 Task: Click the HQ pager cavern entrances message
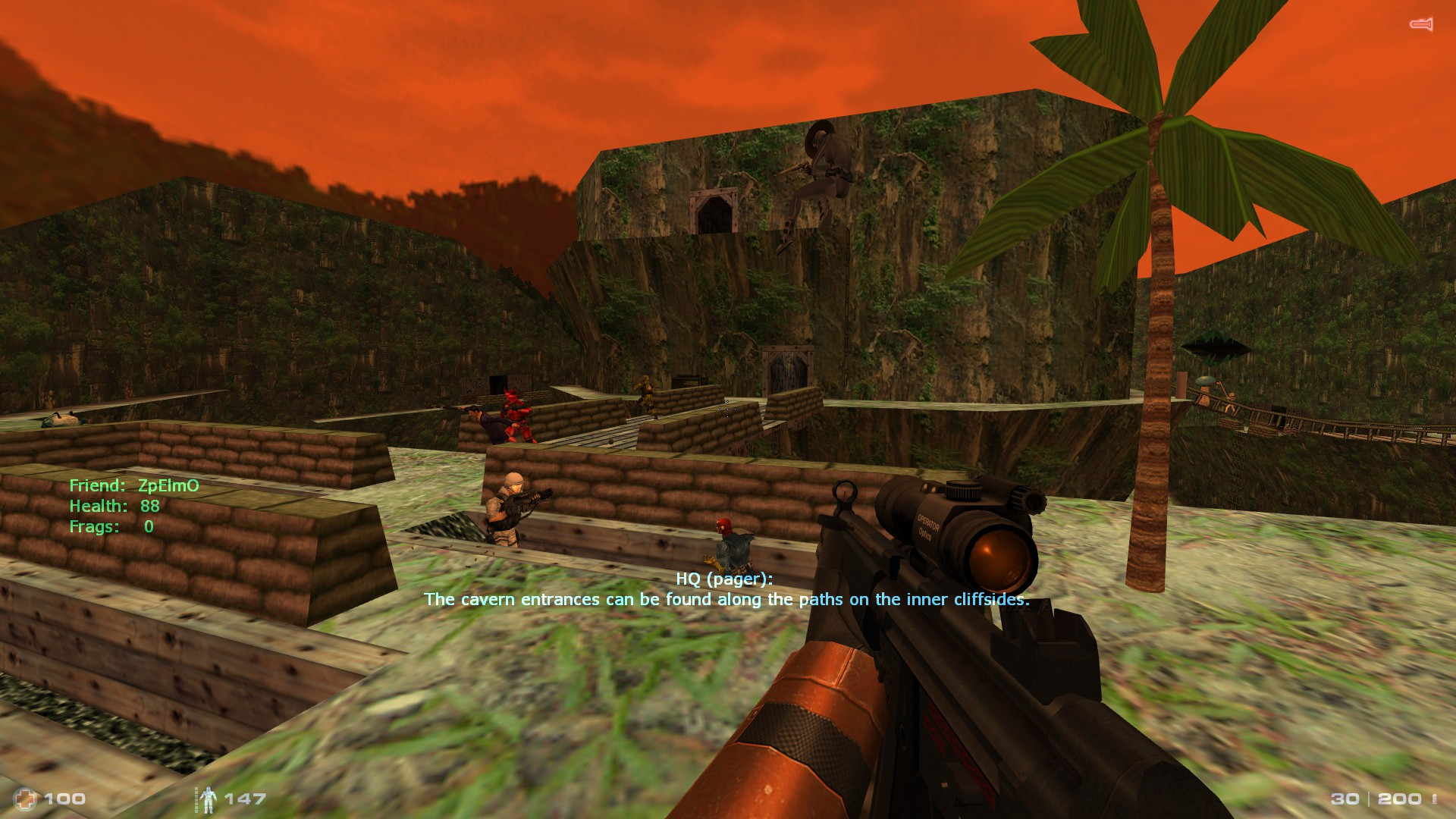coord(728,598)
